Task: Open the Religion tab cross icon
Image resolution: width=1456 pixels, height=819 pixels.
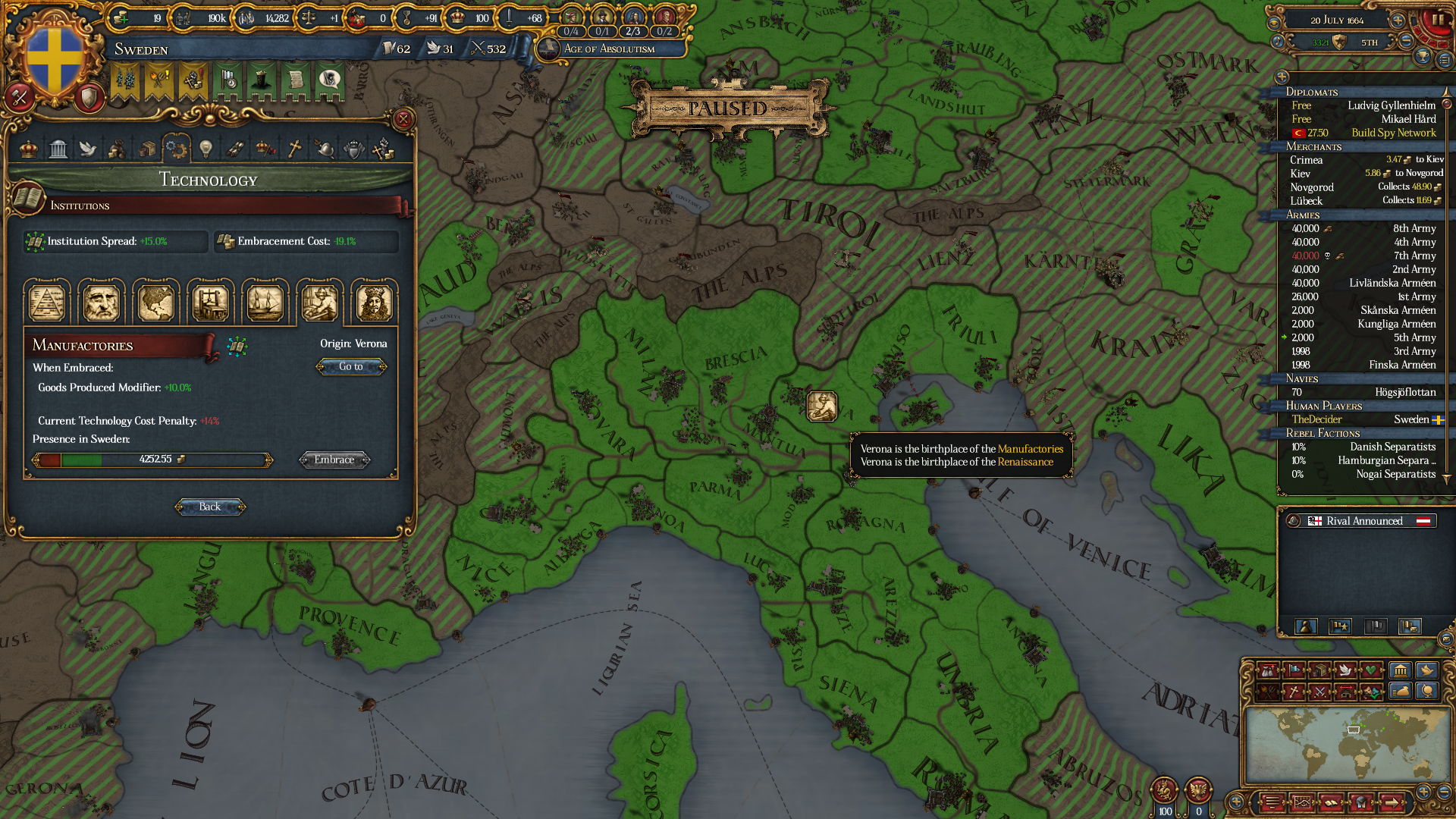Action: click(294, 149)
